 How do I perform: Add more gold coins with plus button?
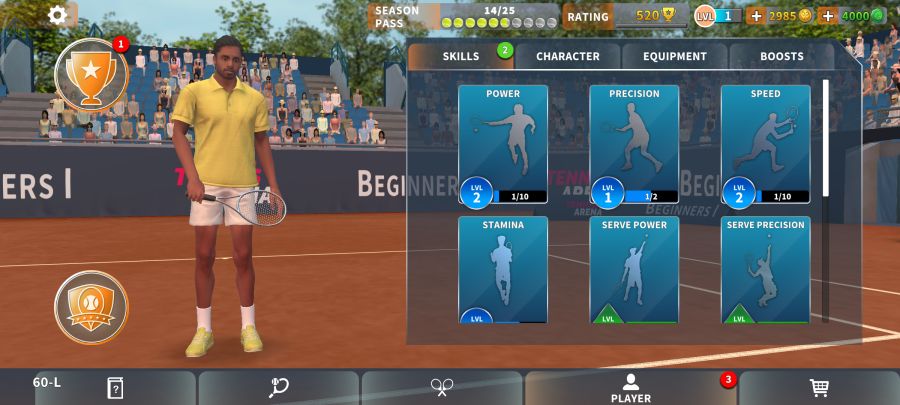(756, 16)
